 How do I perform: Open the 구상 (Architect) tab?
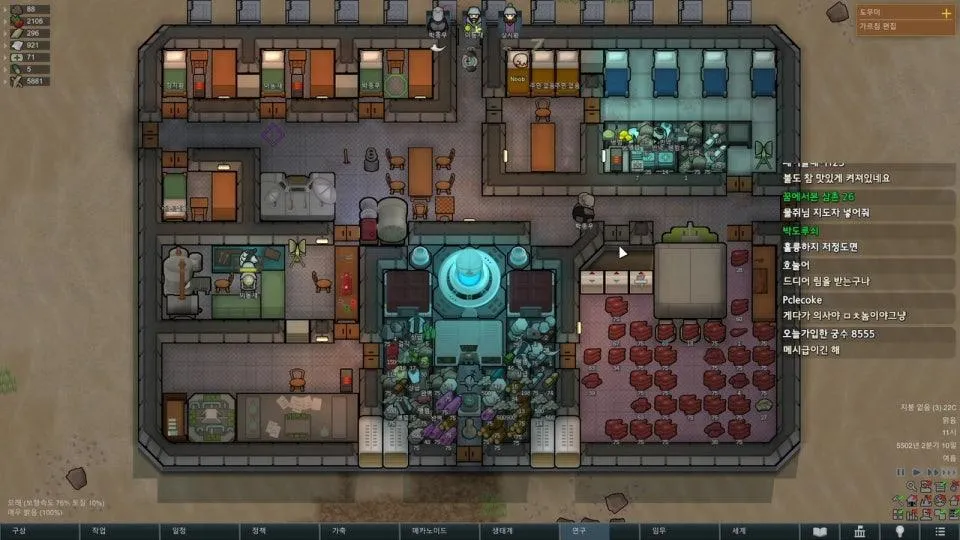click(x=18, y=531)
